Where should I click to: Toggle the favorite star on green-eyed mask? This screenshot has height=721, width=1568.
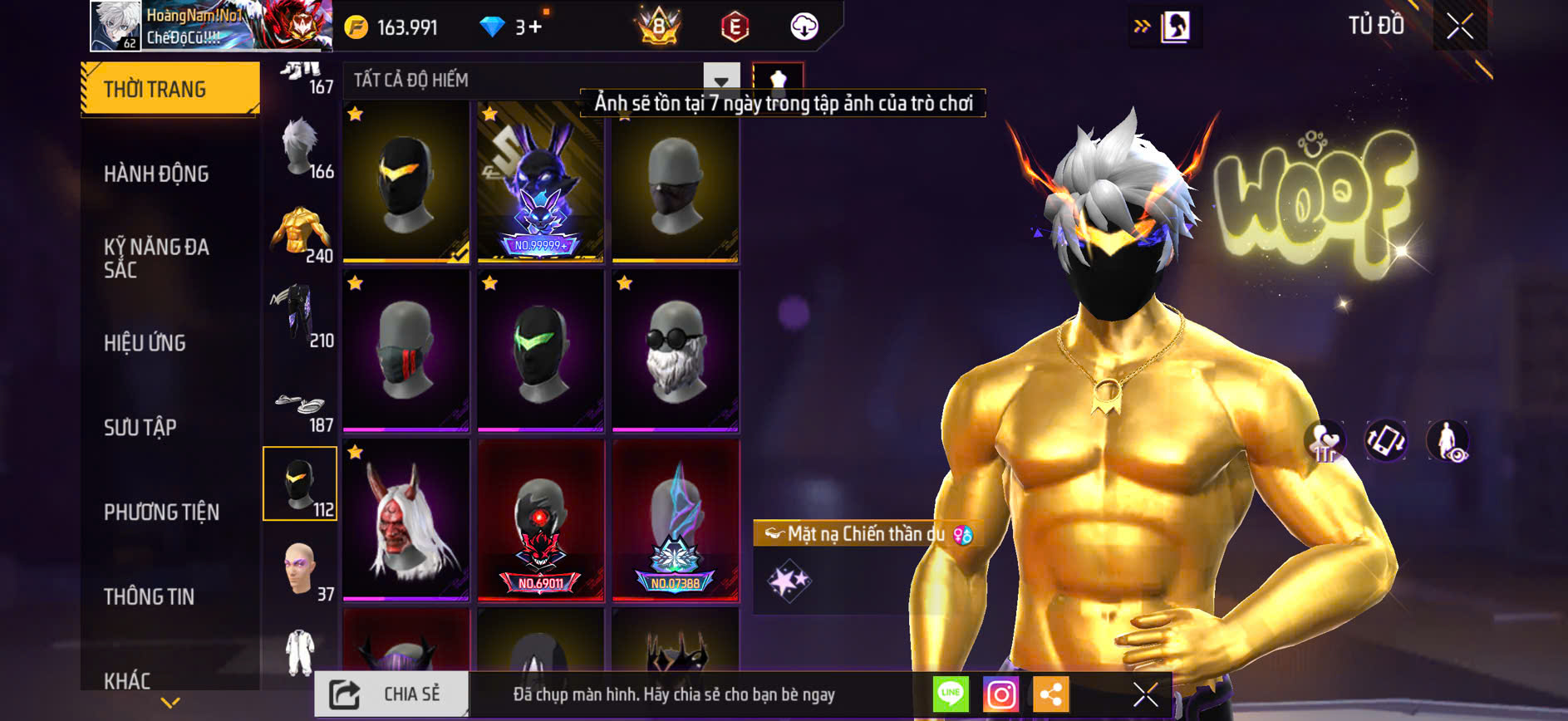(x=489, y=283)
